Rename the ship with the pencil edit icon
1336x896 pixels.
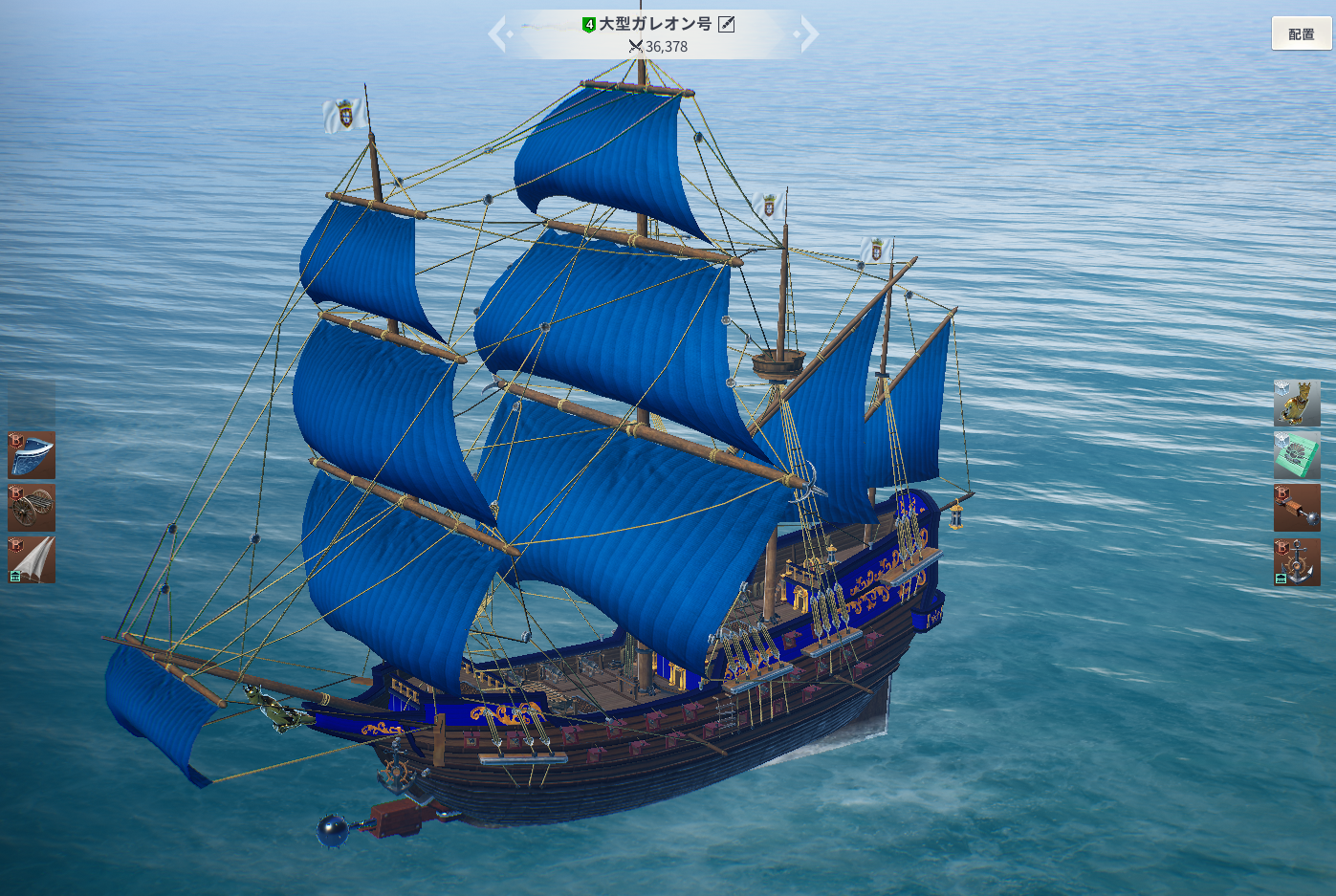click(x=727, y=24)
